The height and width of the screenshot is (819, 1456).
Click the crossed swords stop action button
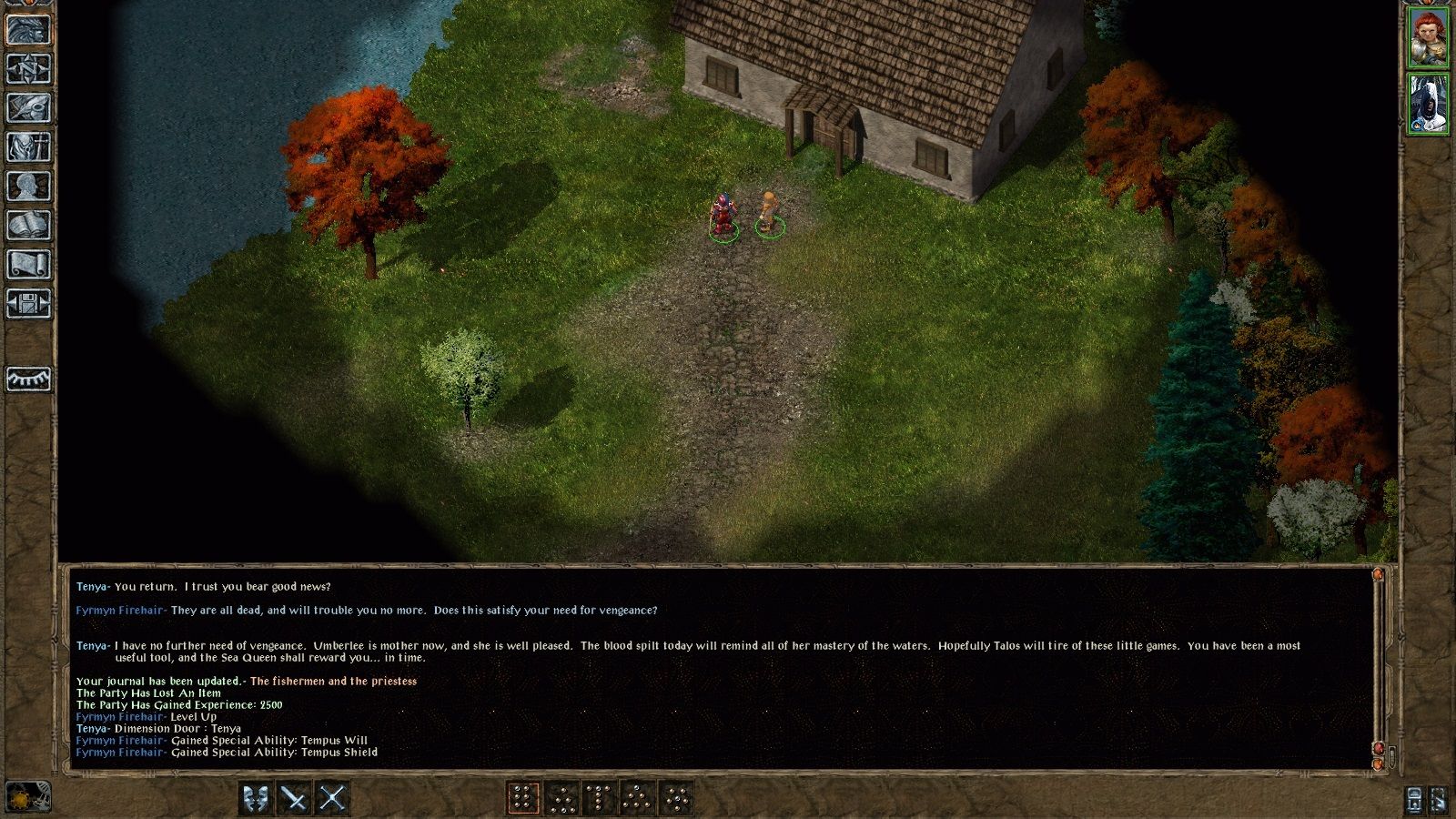pos(332,798)
